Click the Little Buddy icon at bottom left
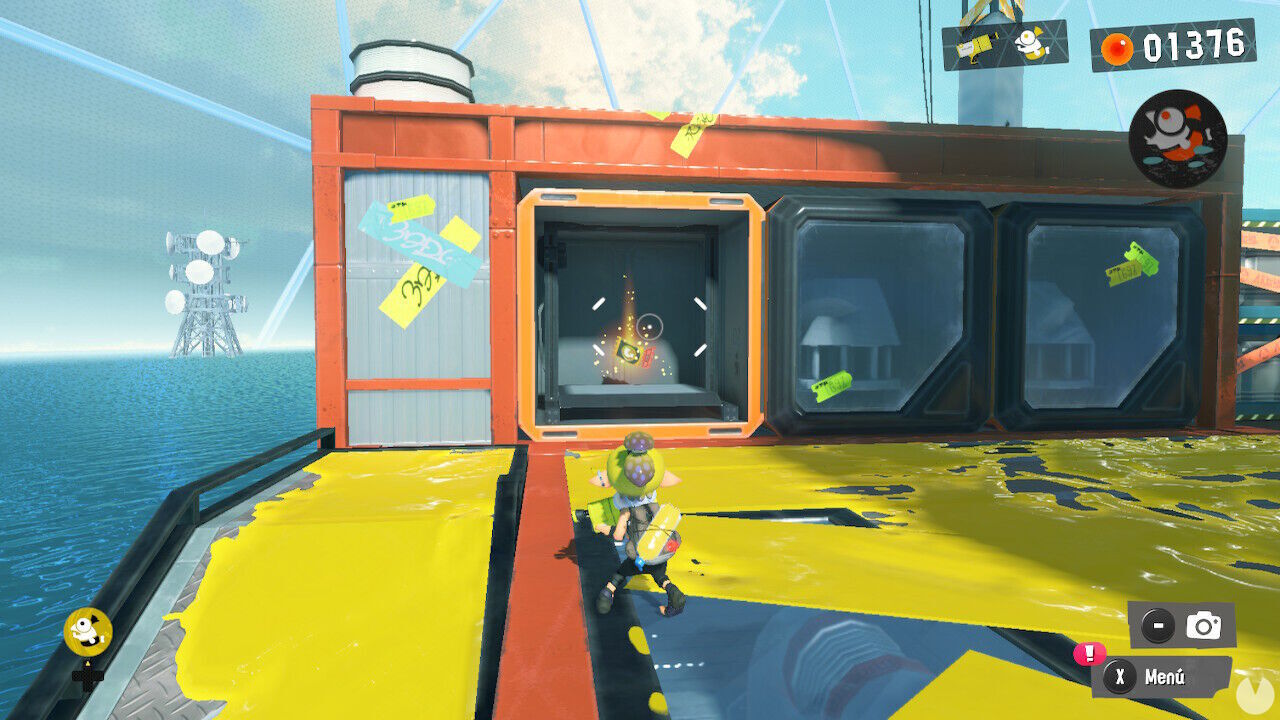The height and width of the screenshot is (720, 1280). [88, 630]
